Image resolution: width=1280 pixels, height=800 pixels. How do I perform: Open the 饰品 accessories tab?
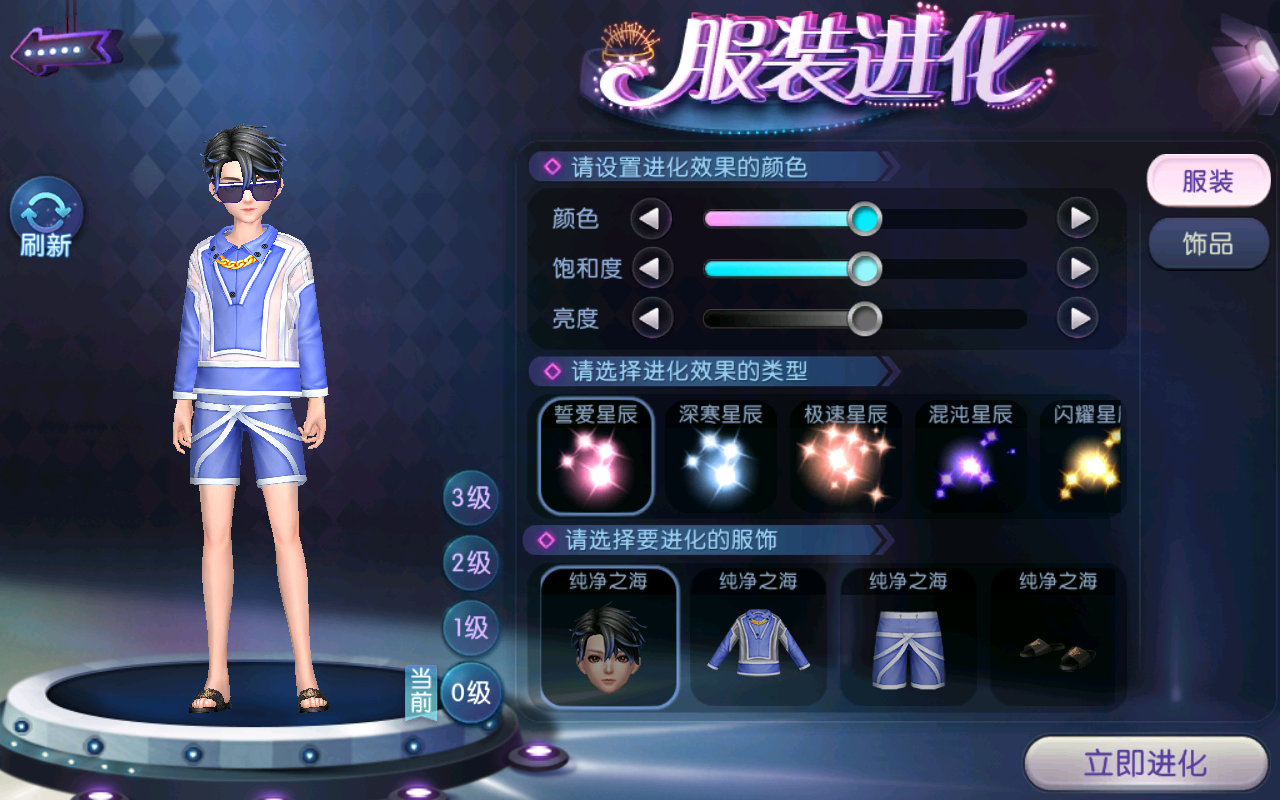pos(1208,244)
